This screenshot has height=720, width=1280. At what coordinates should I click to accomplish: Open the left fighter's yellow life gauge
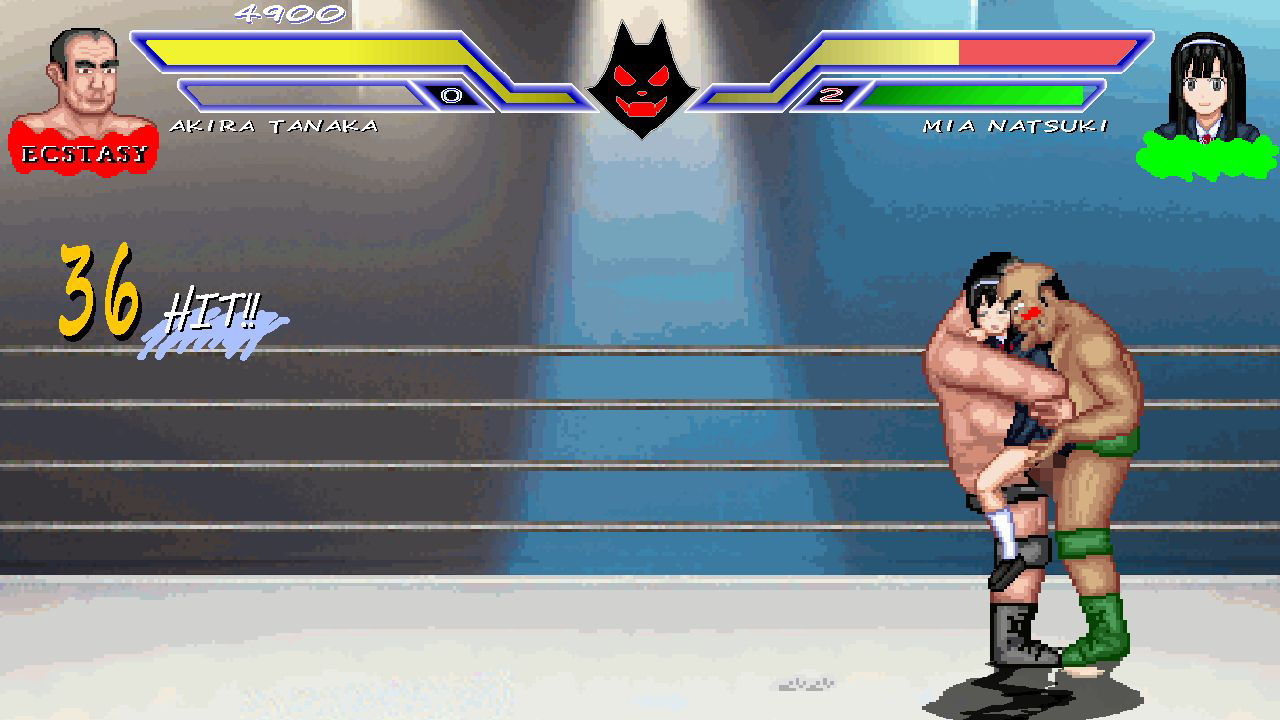tap(300, 52)
